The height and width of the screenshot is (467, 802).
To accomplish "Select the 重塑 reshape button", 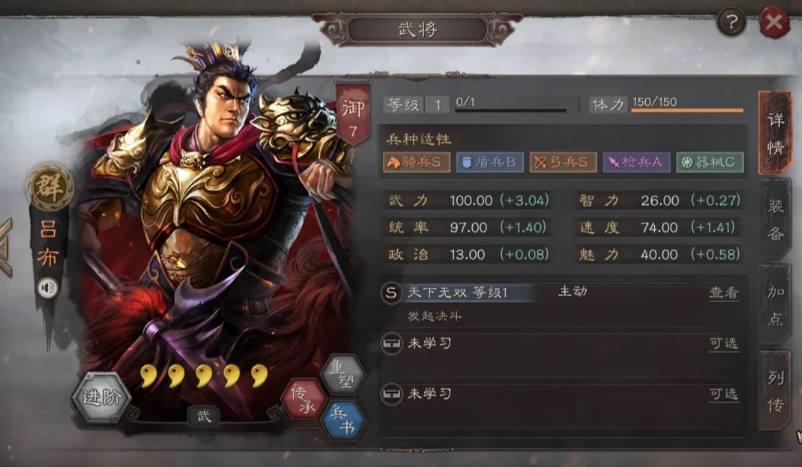I will point(342,375).
